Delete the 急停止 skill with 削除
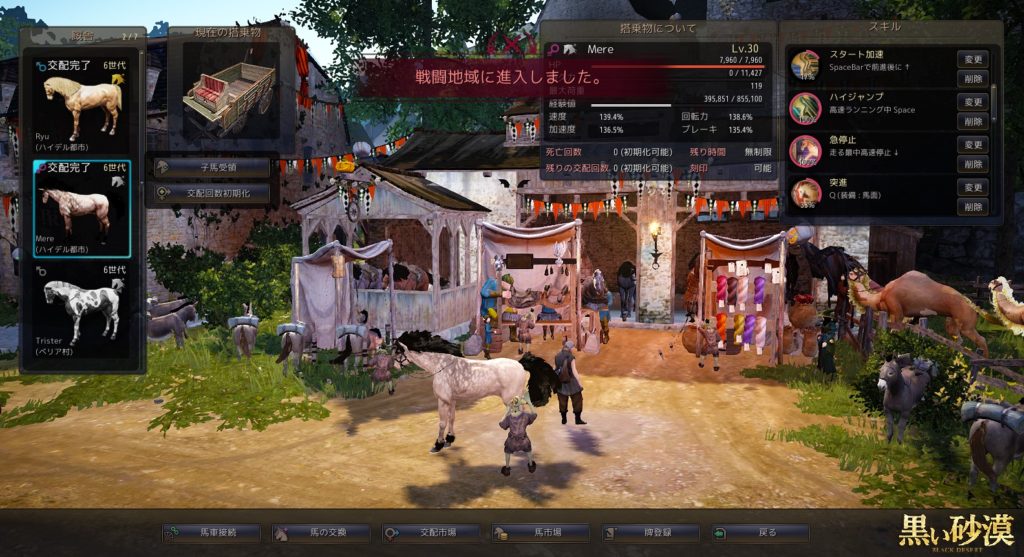 pyautogui.click(x=973, y=163)
